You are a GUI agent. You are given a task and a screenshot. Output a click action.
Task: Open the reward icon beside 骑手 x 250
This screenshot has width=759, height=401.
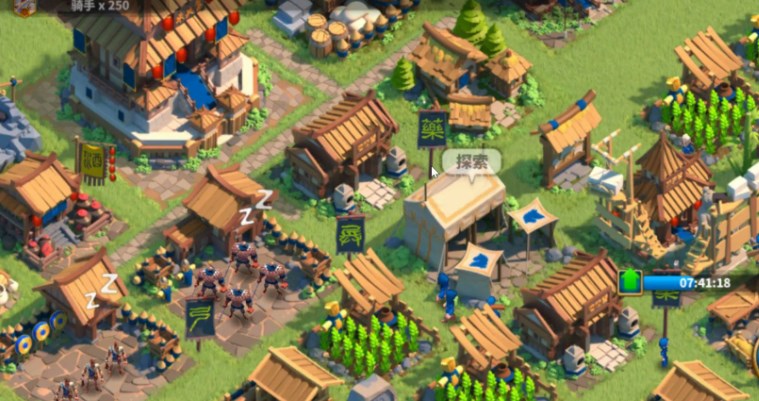(24, 6)
